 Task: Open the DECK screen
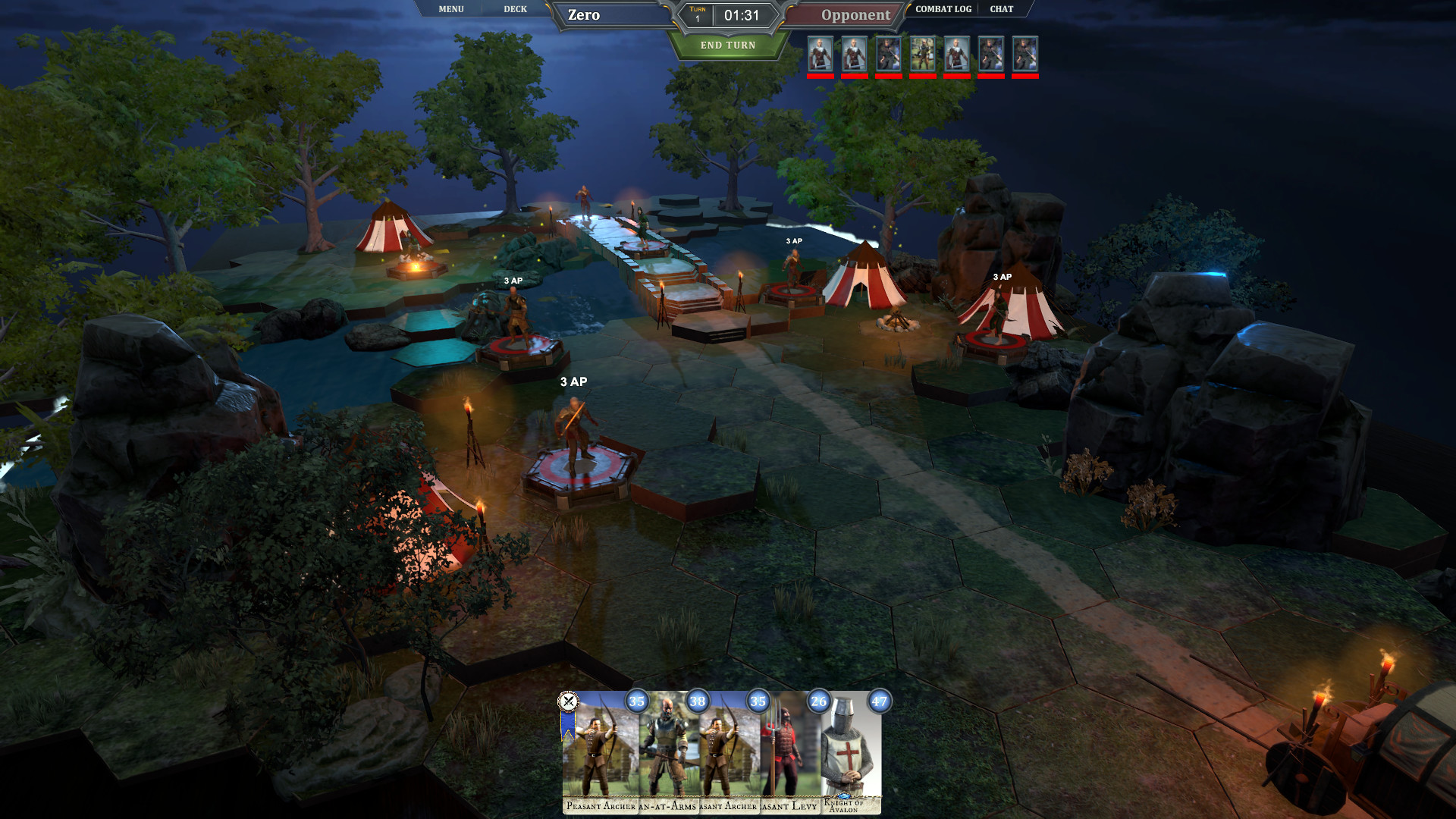(x=516, y=9)
